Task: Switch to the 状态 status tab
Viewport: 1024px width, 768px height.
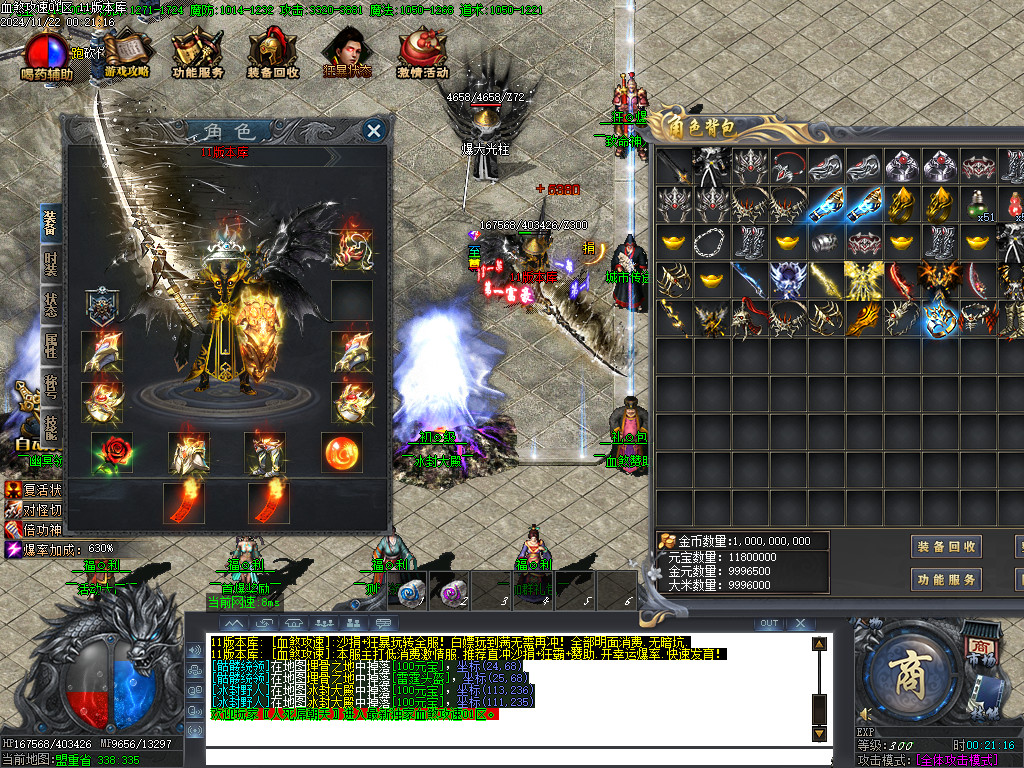Action: (x=50, y=305)
